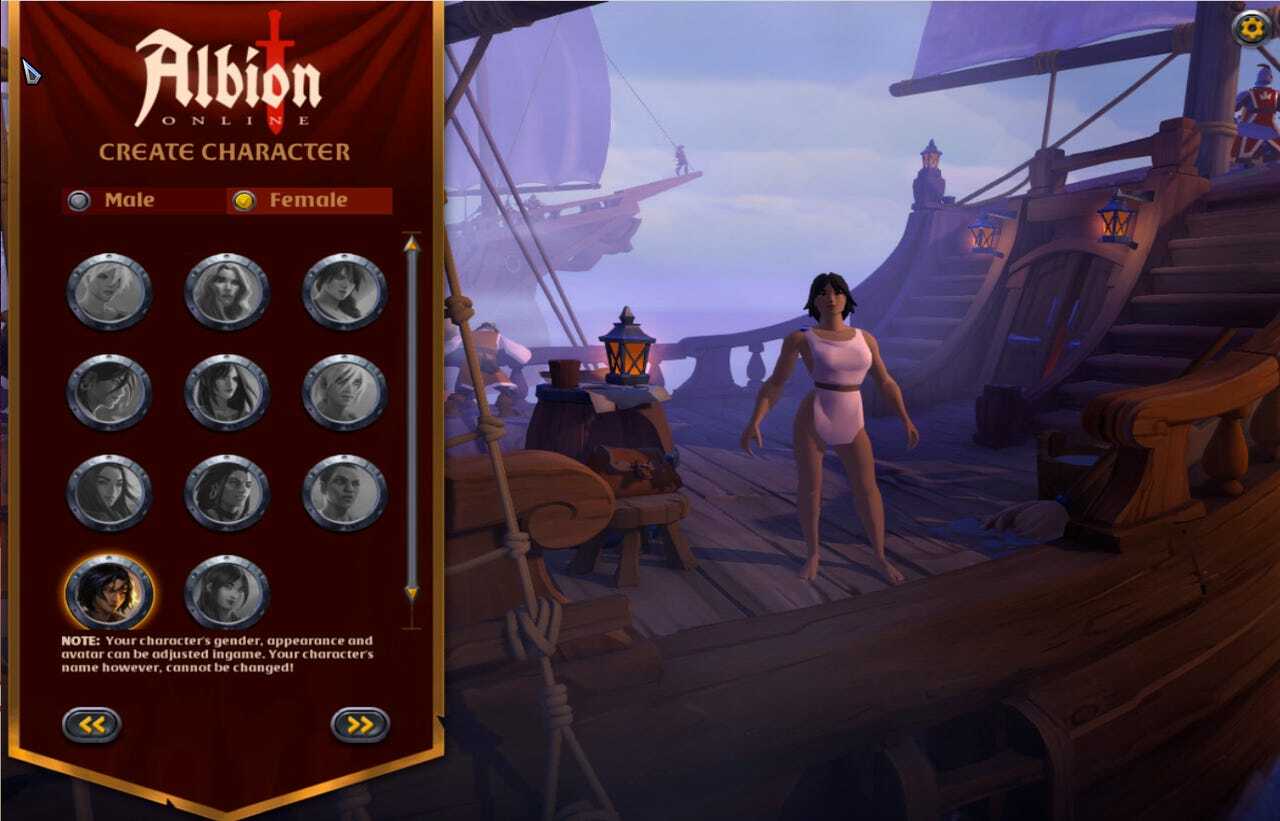Continue with the double right arrow button
Screen dimensions: 1280x821
coord(360,724)
